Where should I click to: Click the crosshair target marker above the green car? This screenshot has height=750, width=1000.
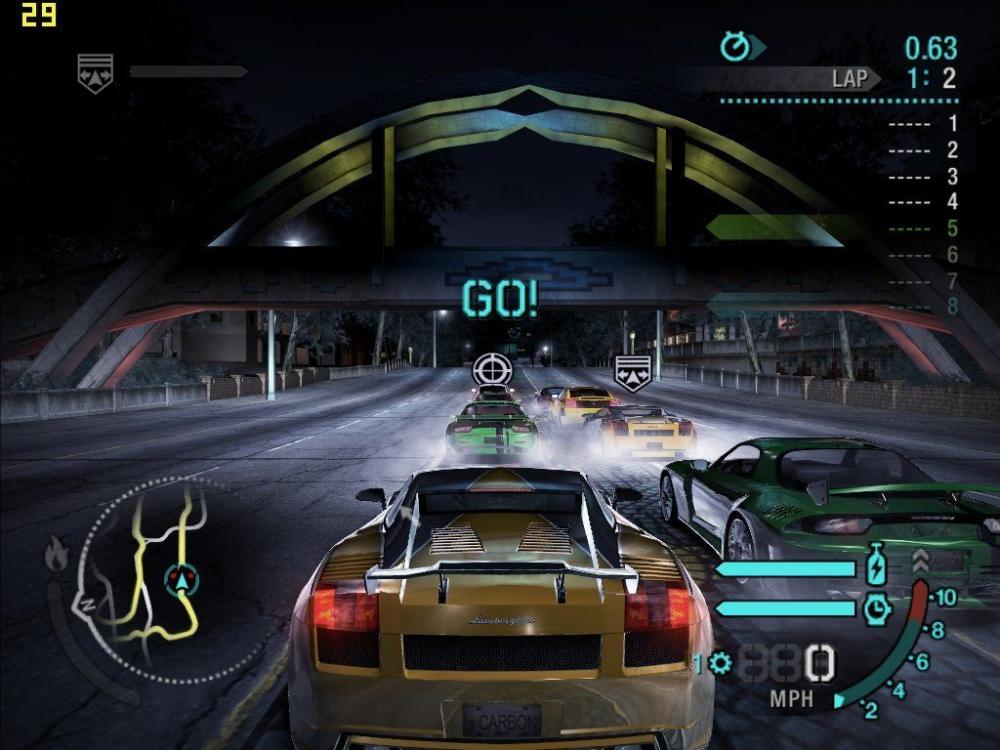491,369
